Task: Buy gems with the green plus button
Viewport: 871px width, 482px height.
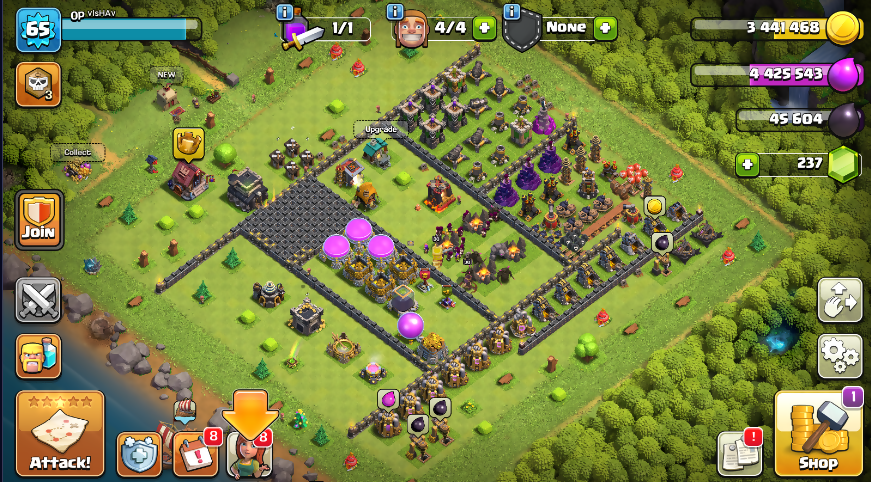Action: click(747, 164)
